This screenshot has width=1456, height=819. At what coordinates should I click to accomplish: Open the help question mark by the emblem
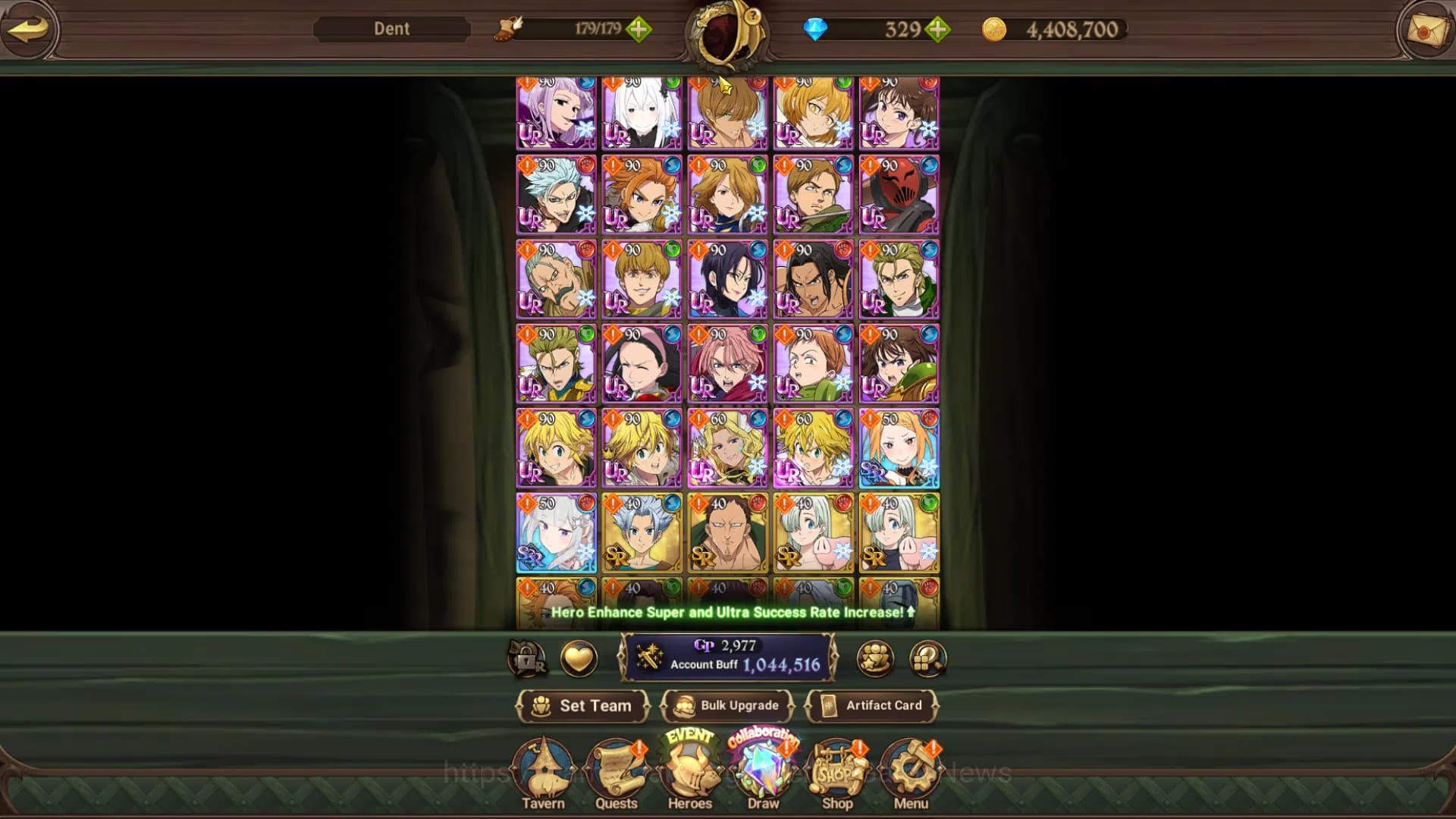(x=753, y=17)
